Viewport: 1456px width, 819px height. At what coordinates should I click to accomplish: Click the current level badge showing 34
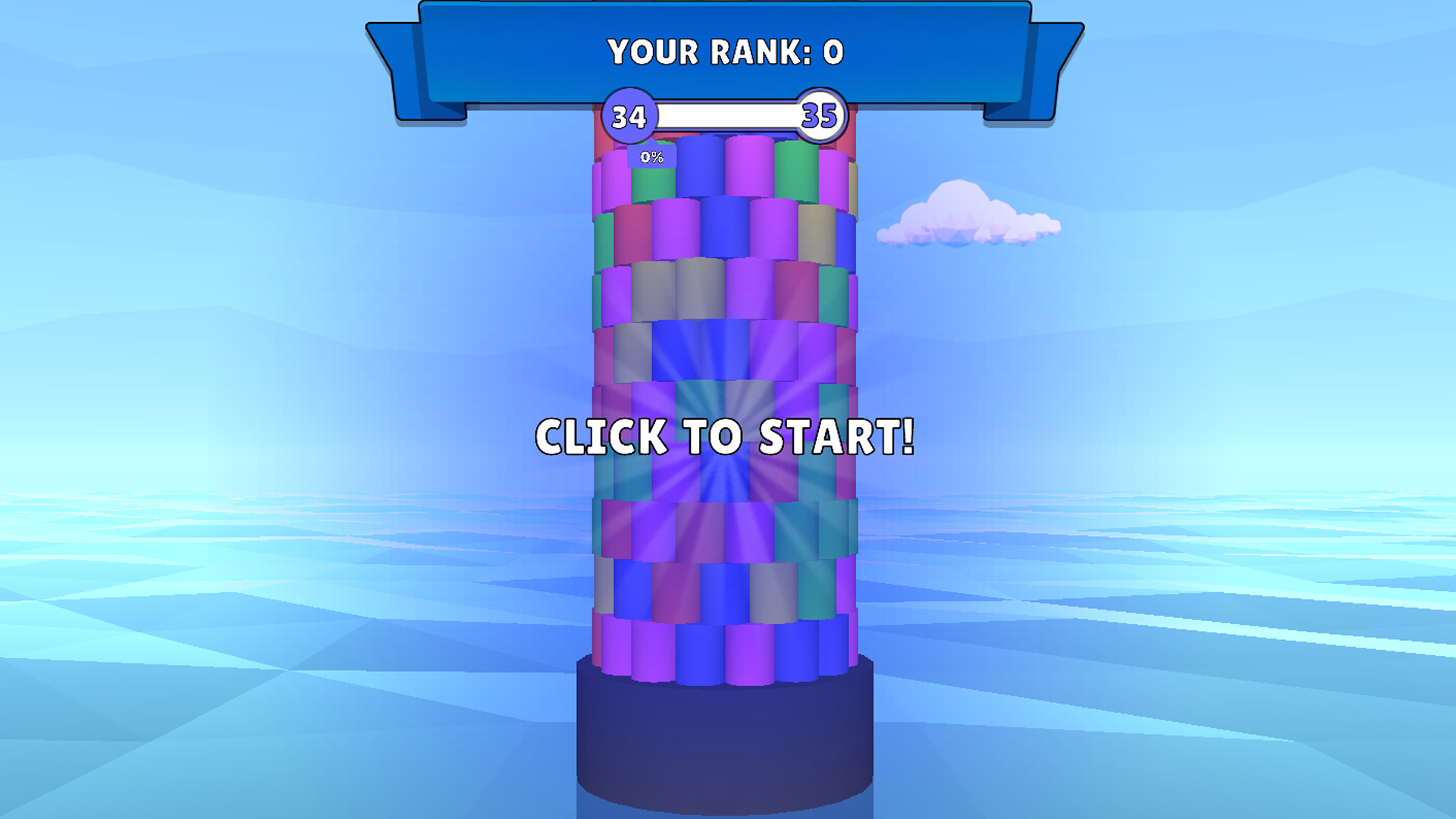click(629, 116)
